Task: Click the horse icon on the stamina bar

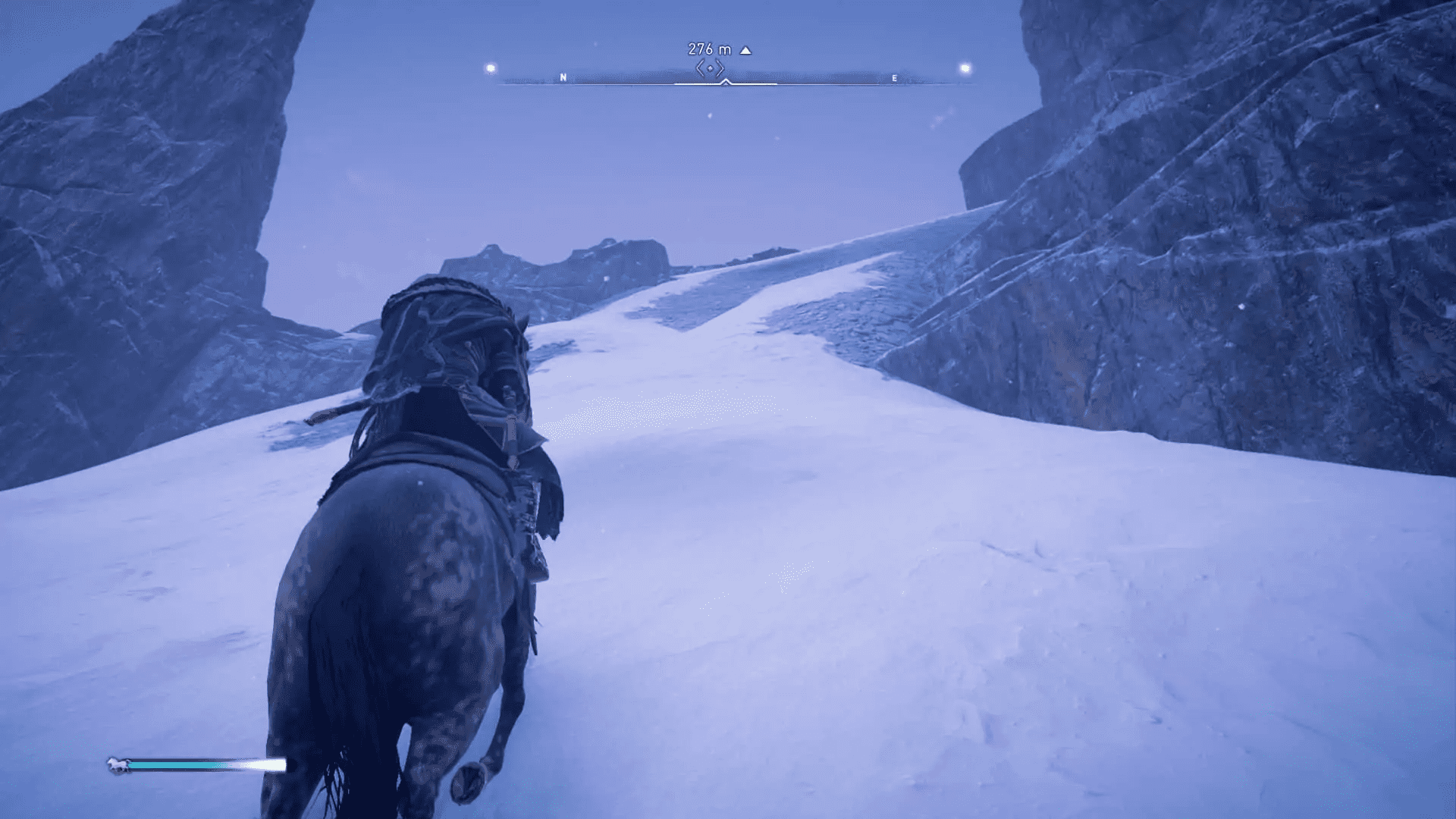Action: (x=118, y=764)
